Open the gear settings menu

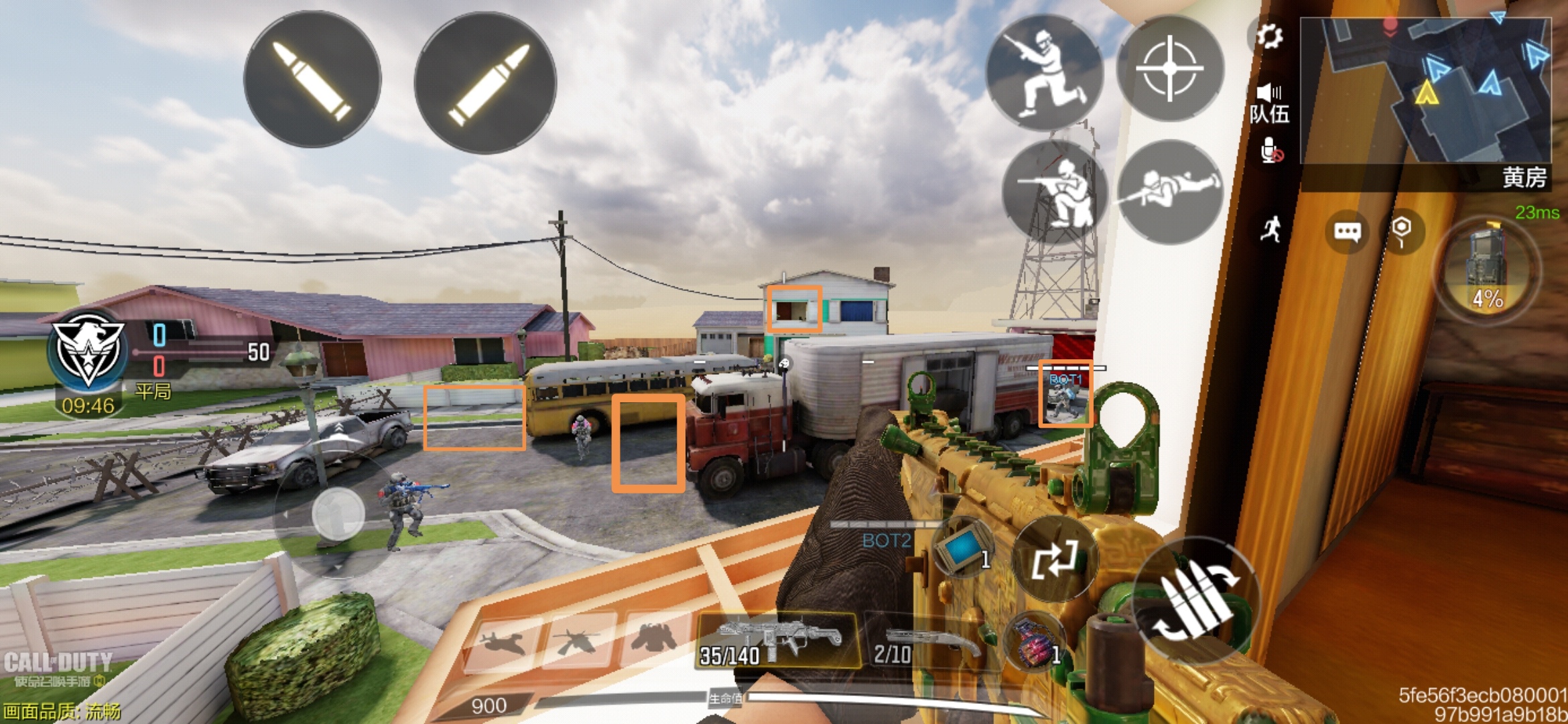[x=1268, y=36]
